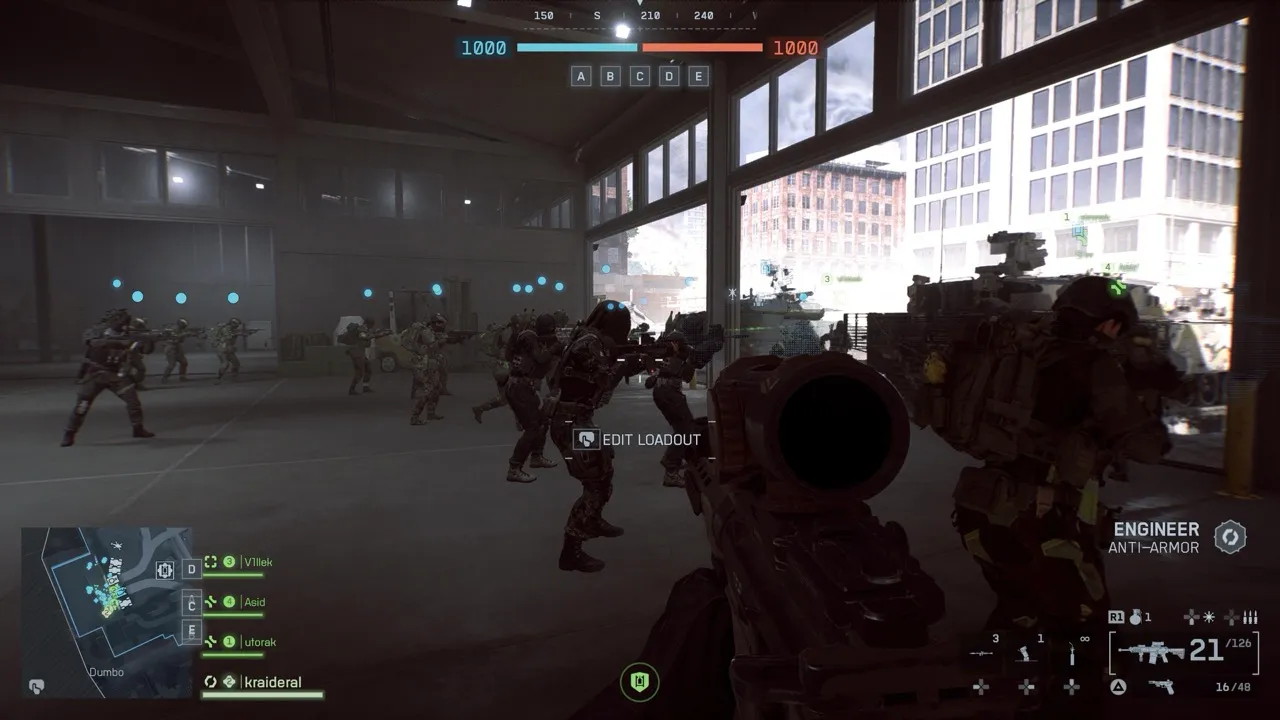Switch to the sidearm pistol
This screenshot has width=1280, height=720.
1161,686
